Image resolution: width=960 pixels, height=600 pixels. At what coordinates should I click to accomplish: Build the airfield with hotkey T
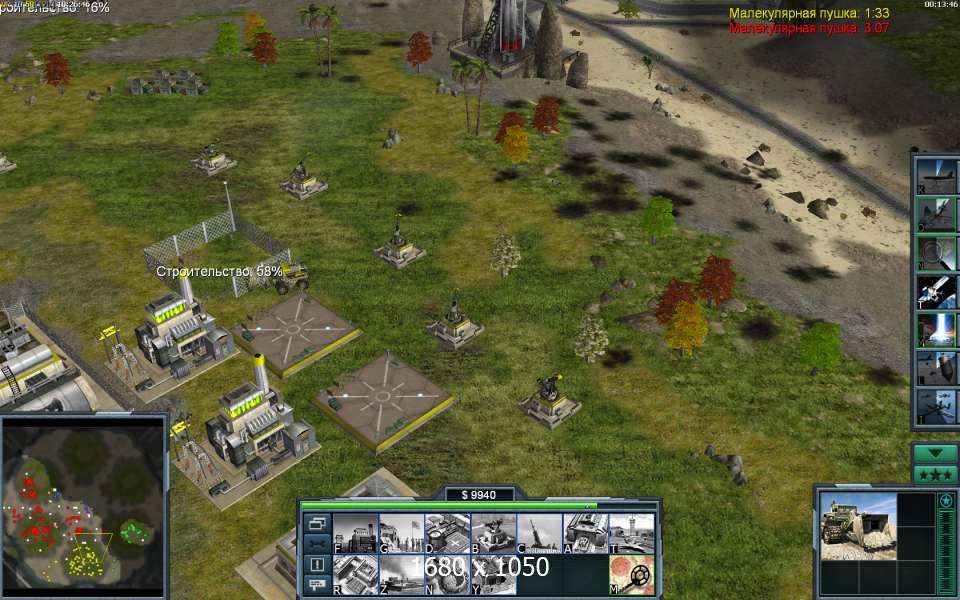(631, 533)
